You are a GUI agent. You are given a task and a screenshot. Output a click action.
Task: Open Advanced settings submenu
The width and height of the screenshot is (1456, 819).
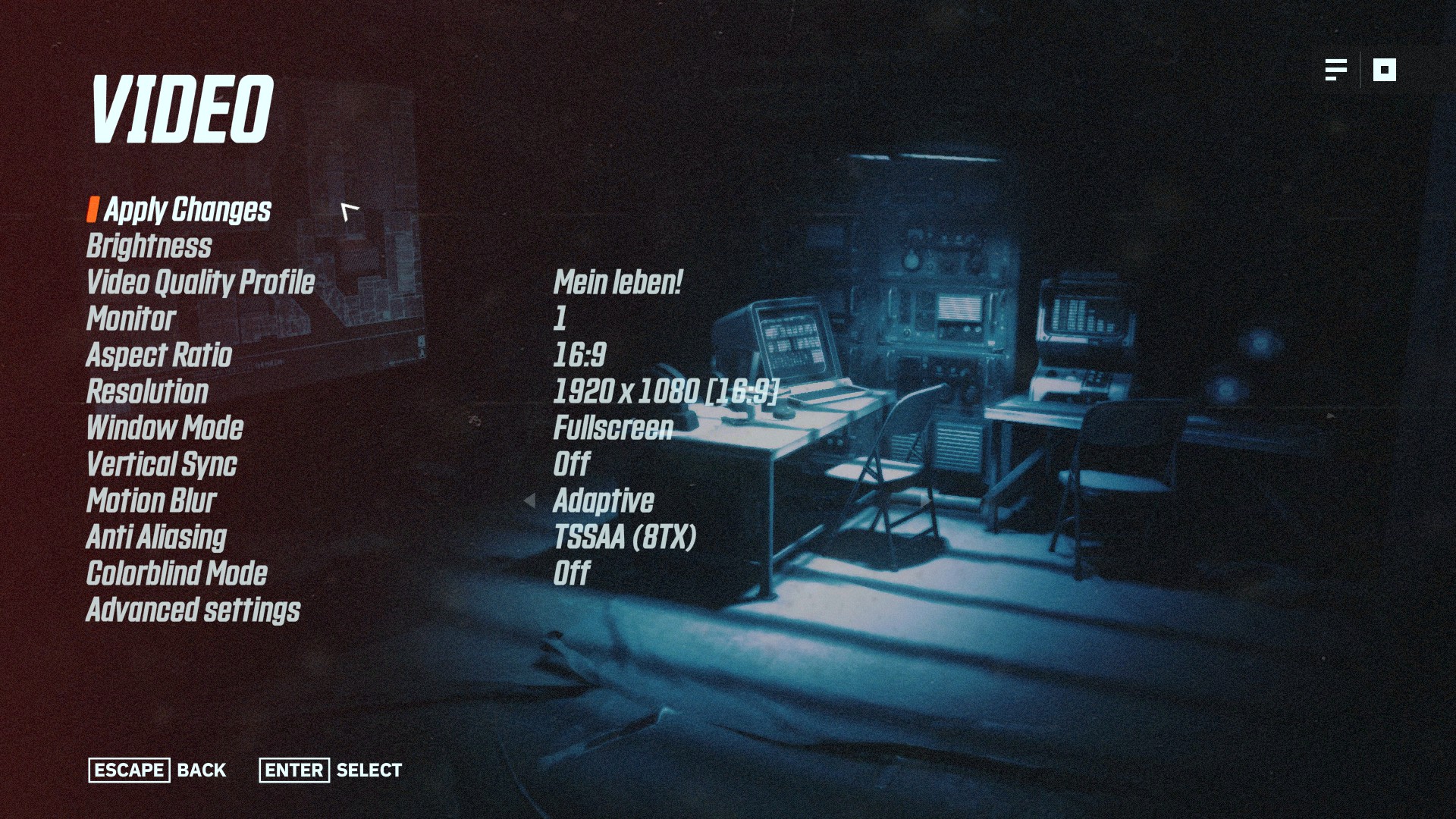coord(193,610)
